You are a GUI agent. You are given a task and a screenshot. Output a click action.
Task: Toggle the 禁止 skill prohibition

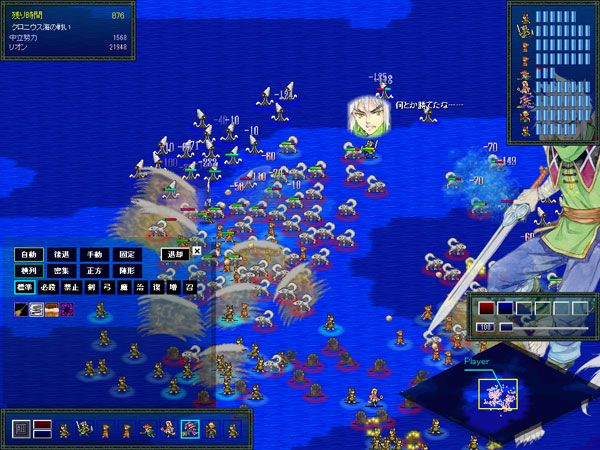[71, 287]
